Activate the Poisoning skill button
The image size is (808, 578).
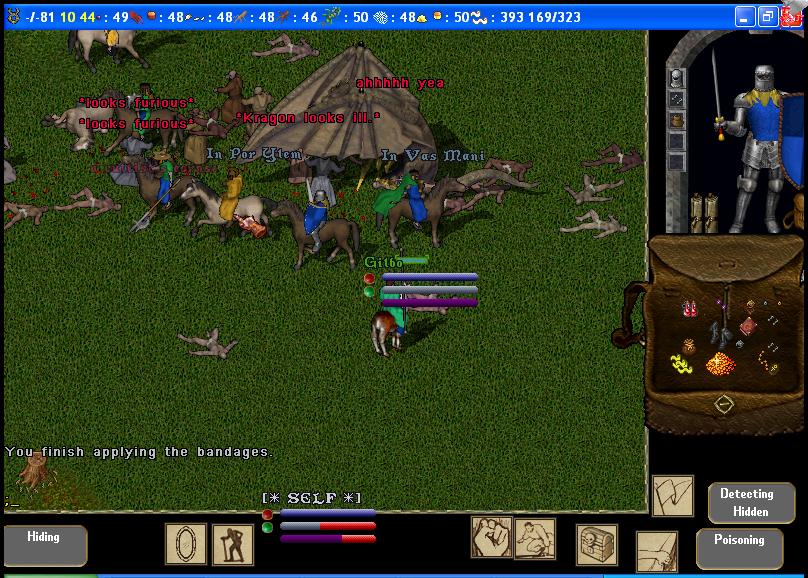click(739, 547)
